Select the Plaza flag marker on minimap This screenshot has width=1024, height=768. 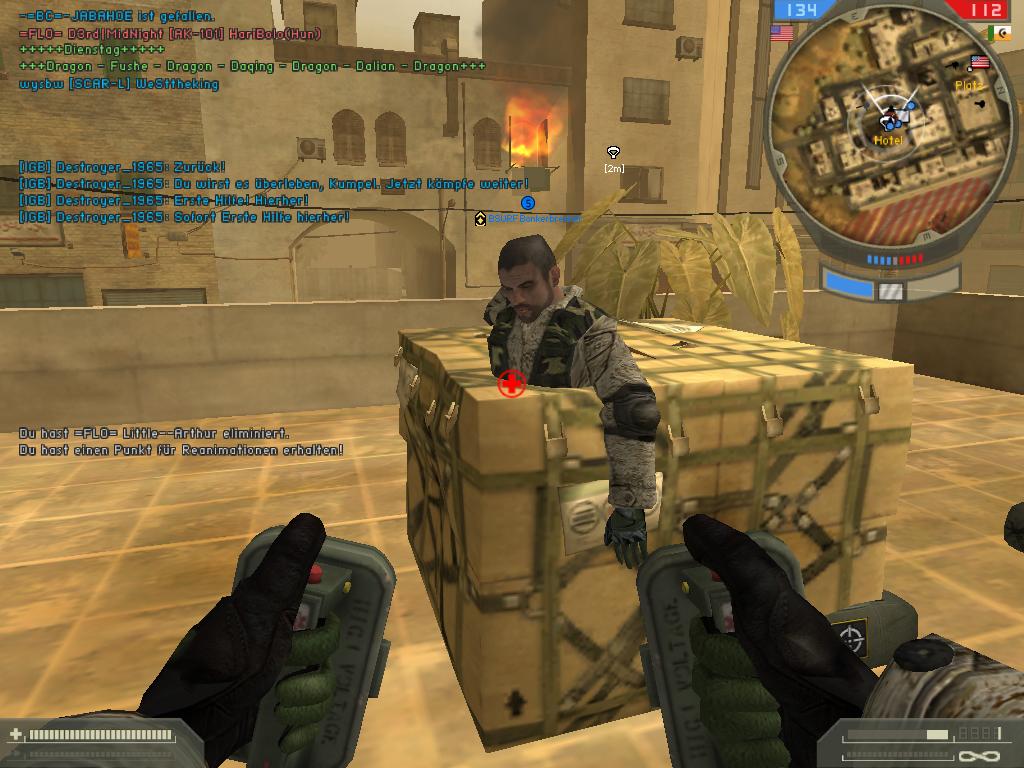[x=979, y=63]
